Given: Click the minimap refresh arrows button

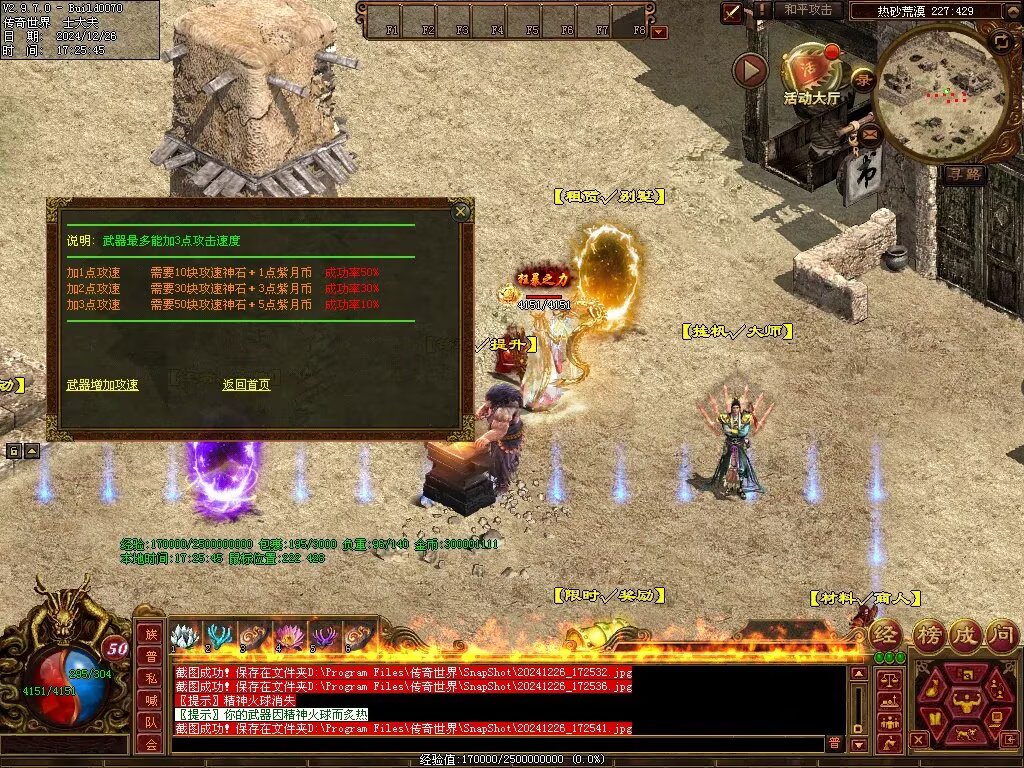Looking at the screenshot, I should [x=1001, y=41].
